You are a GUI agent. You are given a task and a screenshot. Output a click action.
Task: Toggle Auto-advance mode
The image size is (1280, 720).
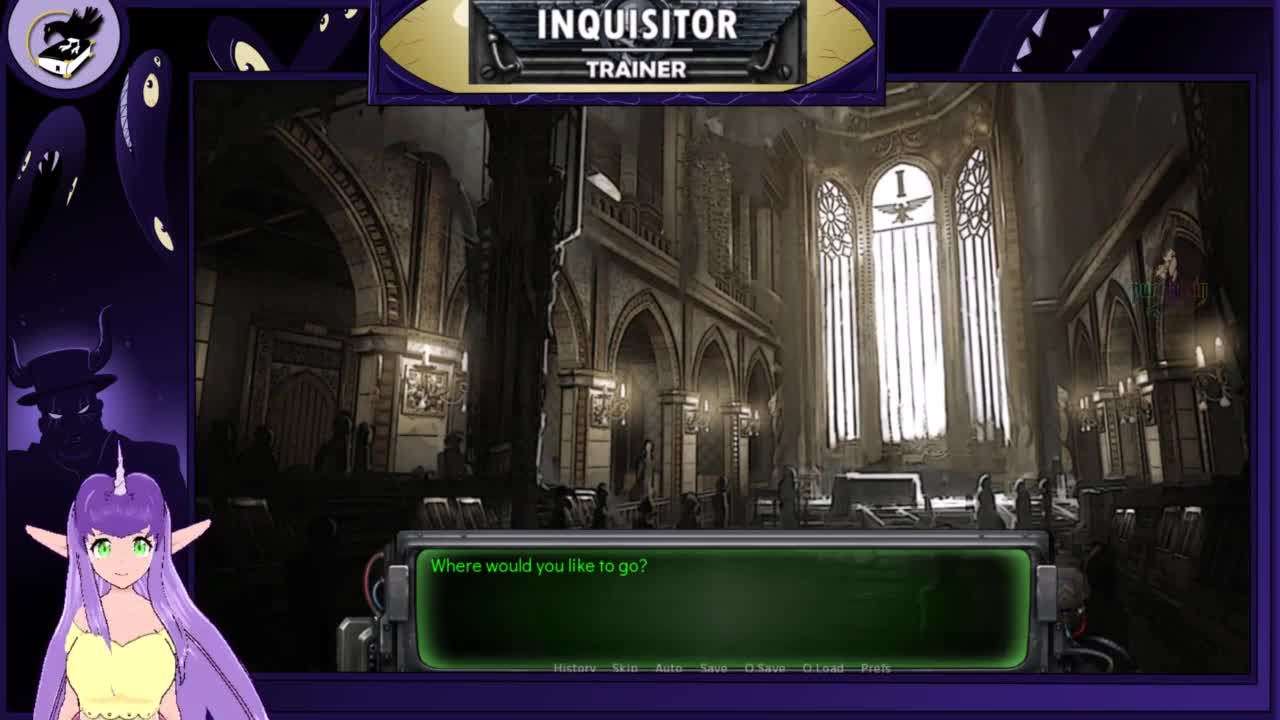click(668, 668)
